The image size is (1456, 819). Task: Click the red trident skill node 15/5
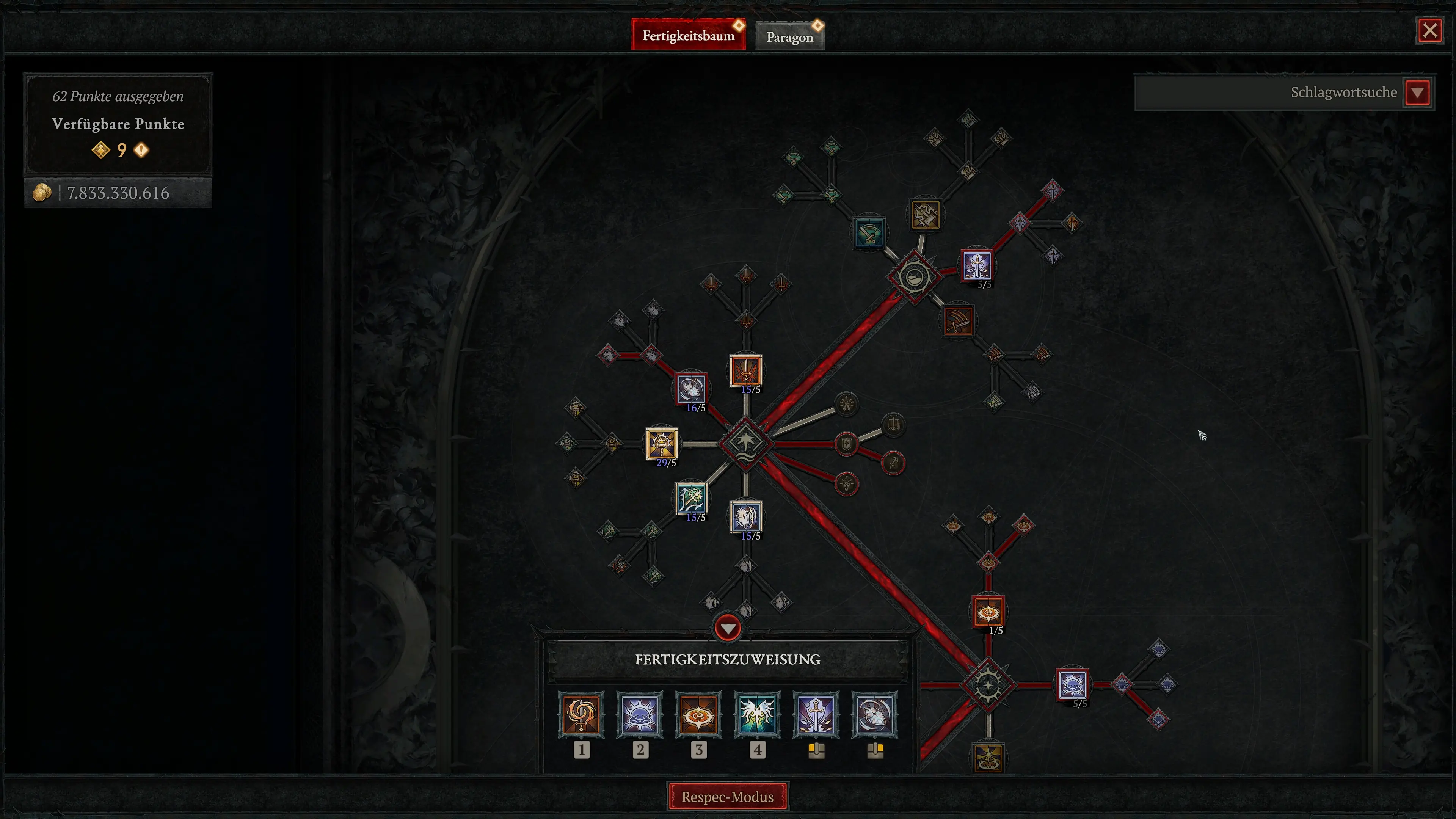(745, 371)
